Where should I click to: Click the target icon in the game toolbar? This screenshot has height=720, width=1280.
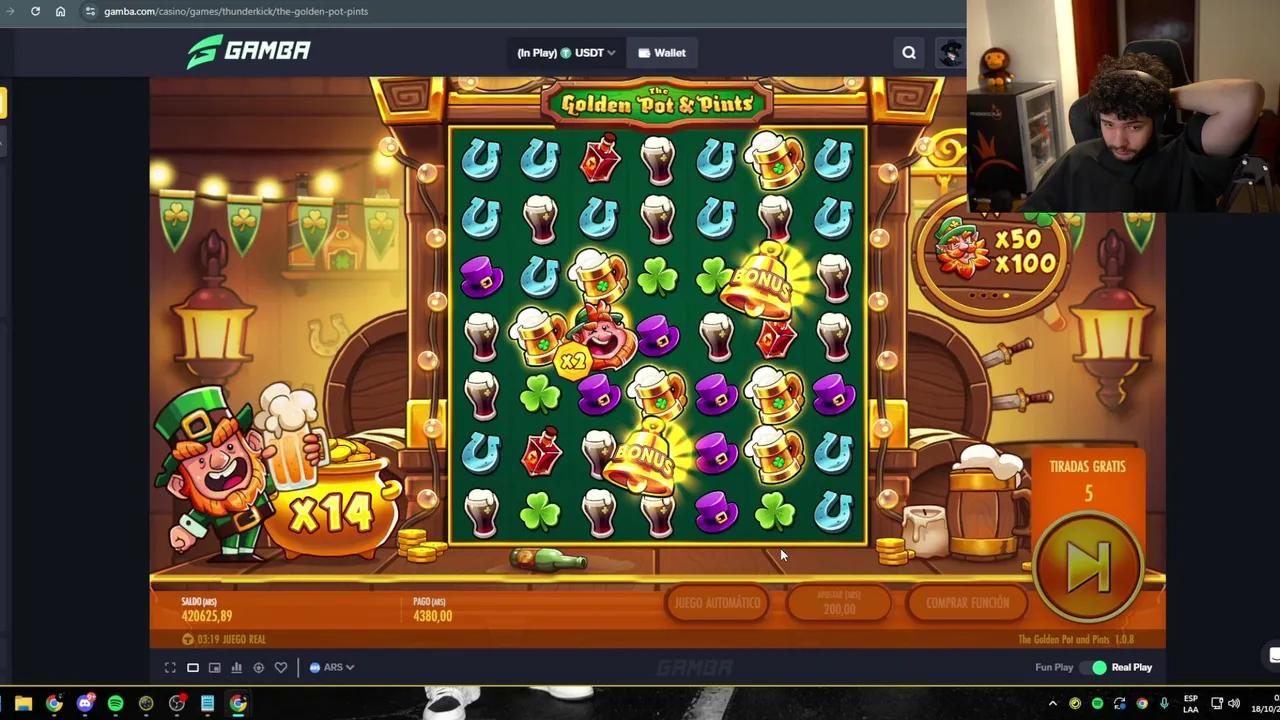[x=259, y=667]
